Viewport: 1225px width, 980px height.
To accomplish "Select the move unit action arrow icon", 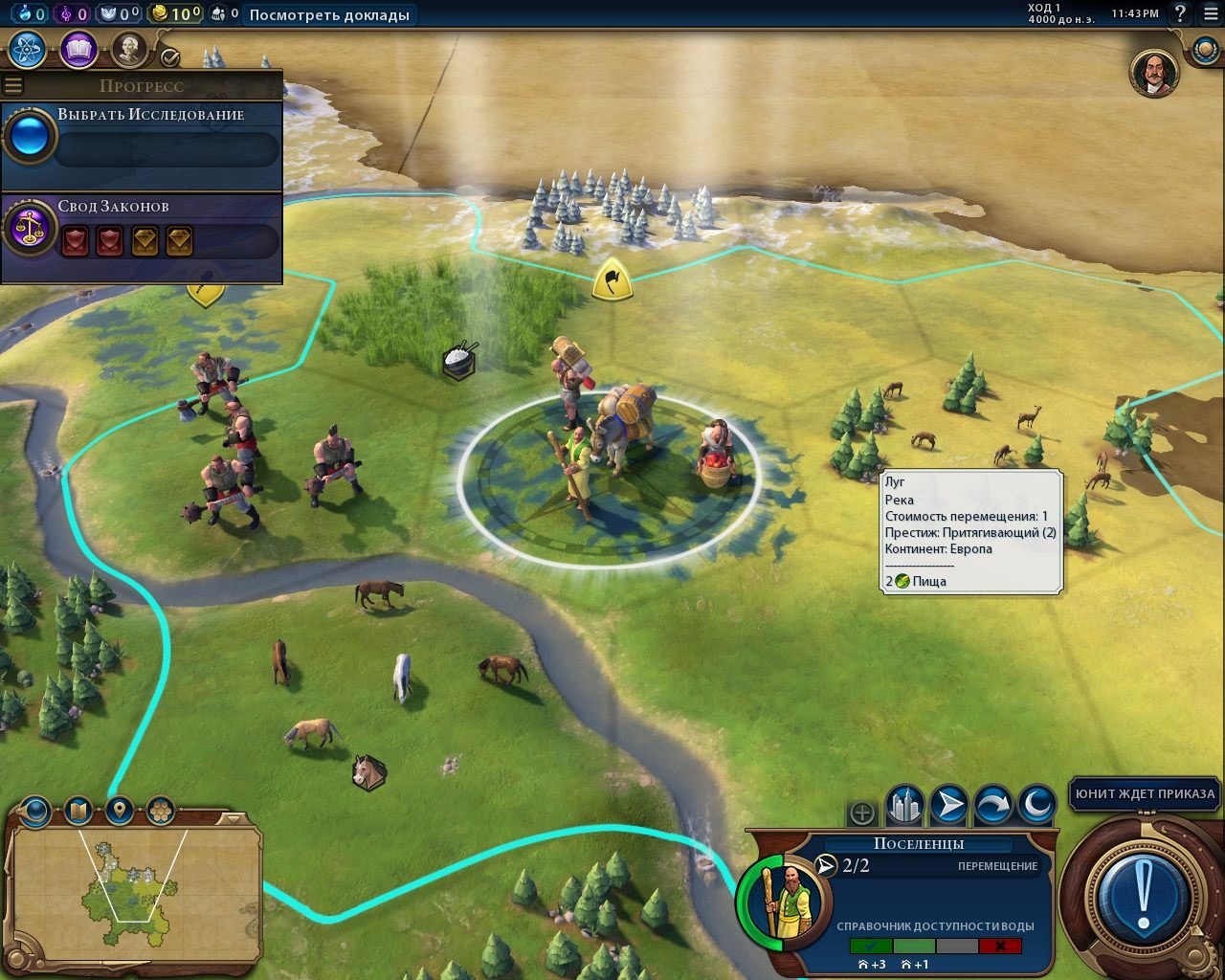I will (x=949, y=805).
